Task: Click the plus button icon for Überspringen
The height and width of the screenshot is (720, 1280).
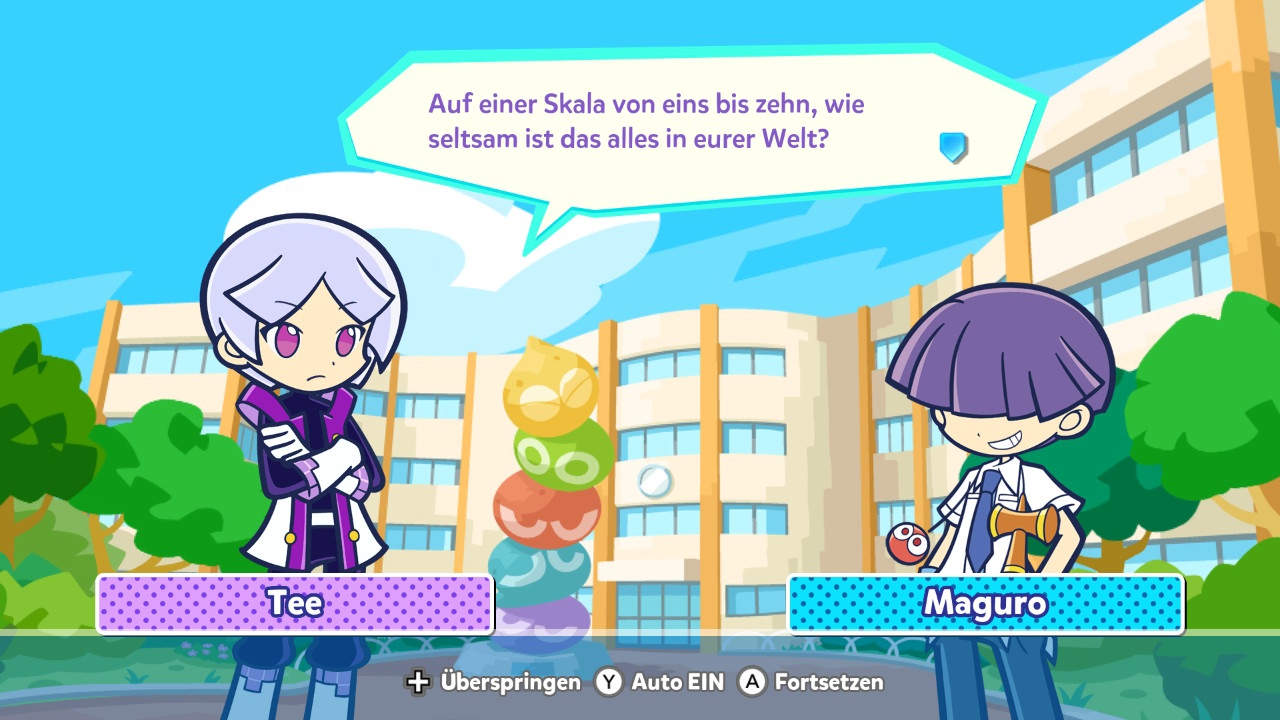Action: (417, 682)
